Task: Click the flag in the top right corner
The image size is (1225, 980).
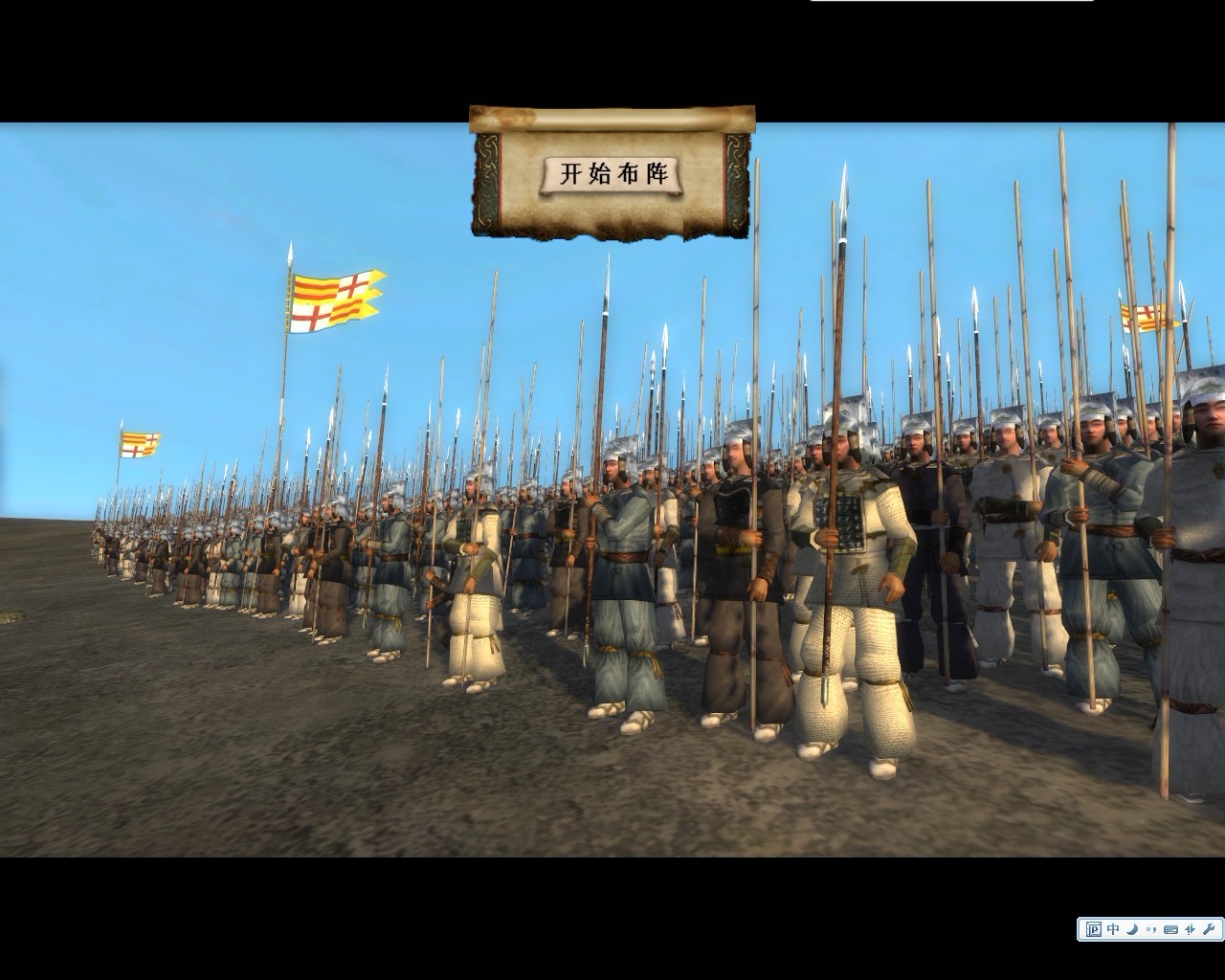Action: pos(1145,316)
